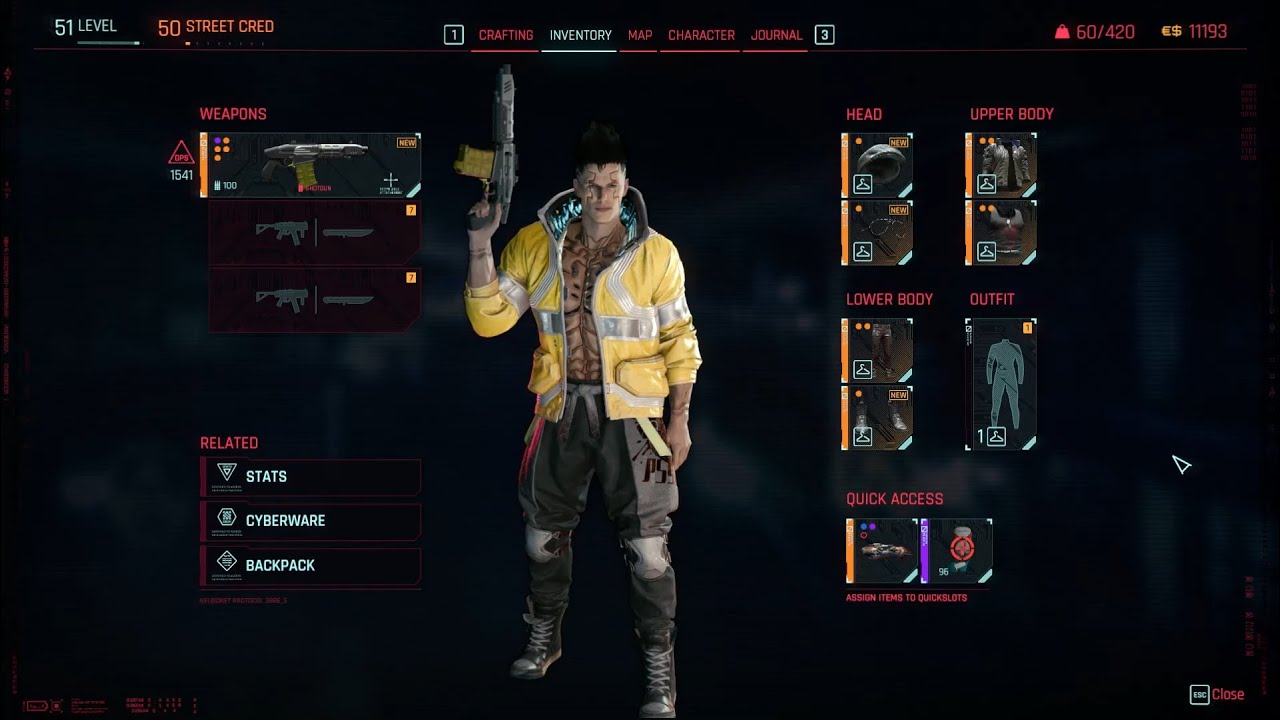Choose the glasses face slot
1280x720 pixels.
pos(877,233)
